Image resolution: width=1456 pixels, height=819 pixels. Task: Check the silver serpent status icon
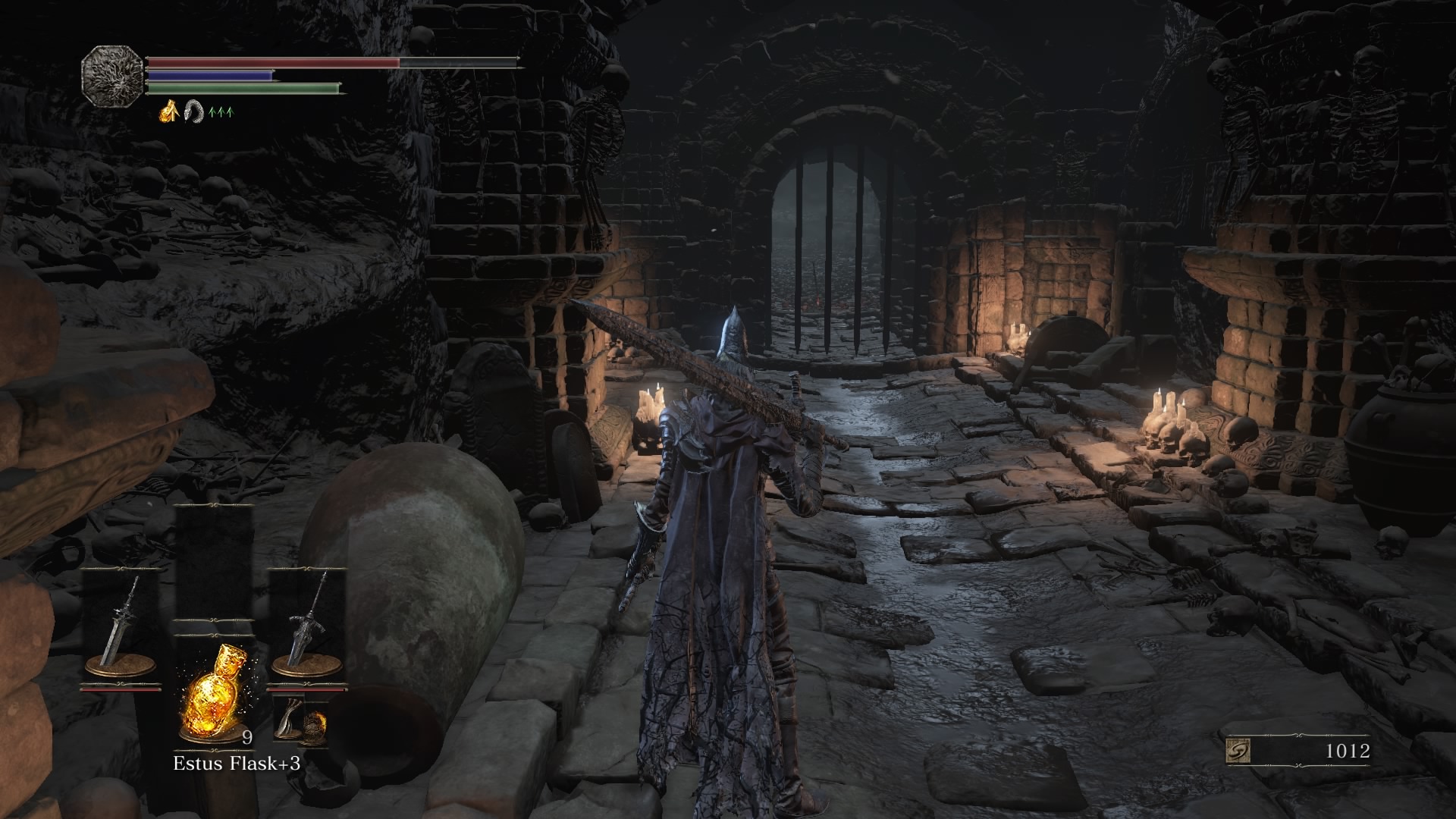[195, 111]
